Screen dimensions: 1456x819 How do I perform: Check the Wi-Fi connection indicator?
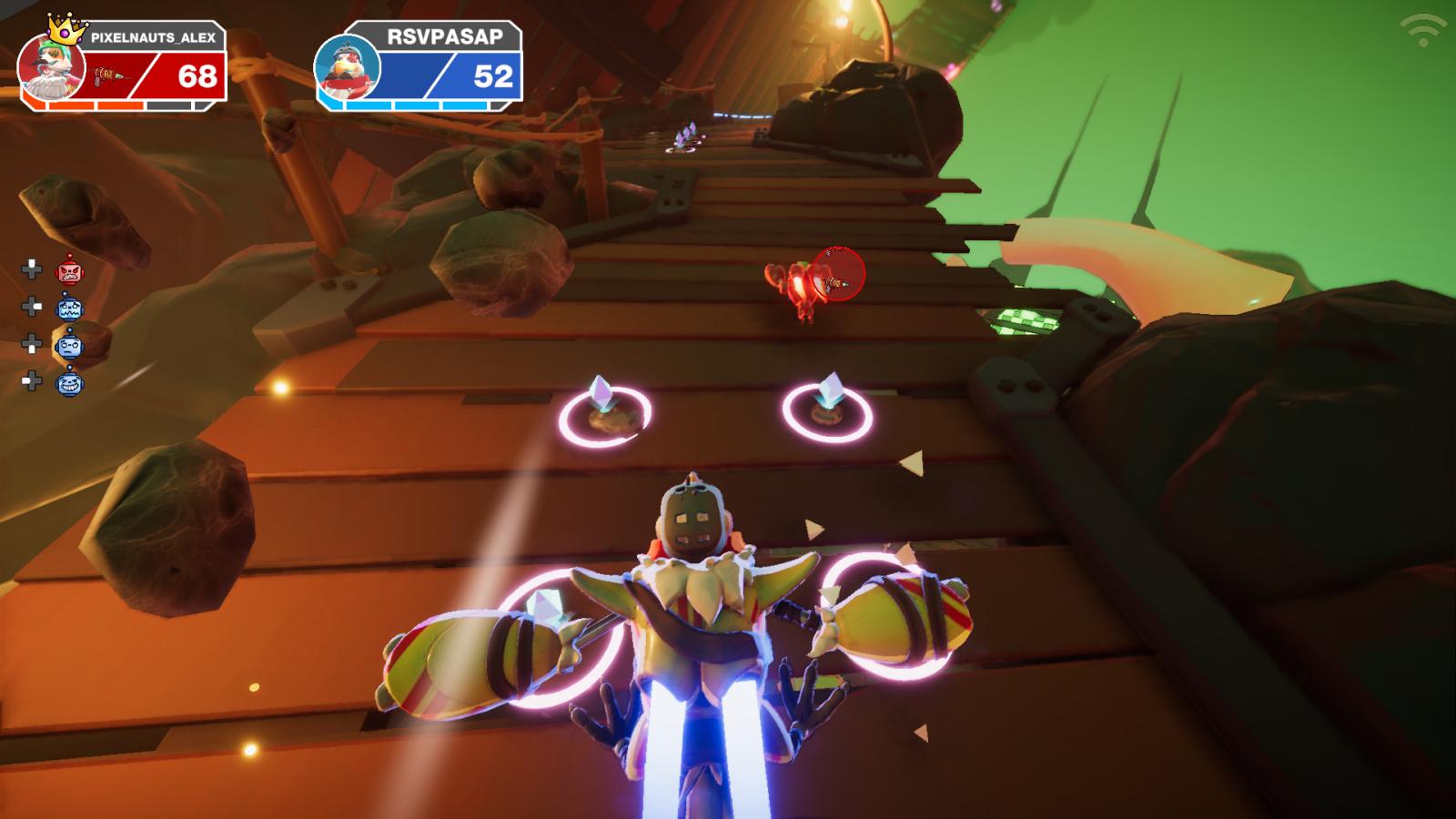point(1422,30)
